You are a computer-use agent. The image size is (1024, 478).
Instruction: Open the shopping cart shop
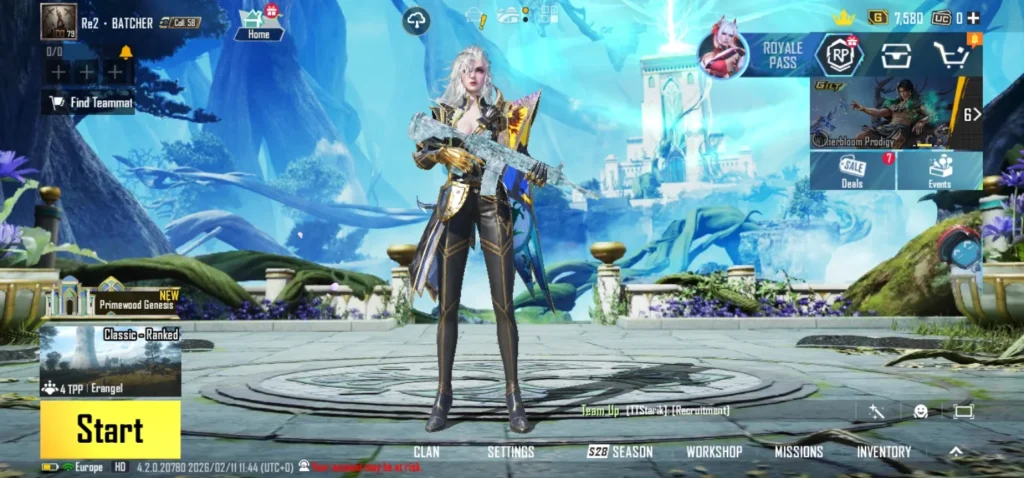[951, 55]
